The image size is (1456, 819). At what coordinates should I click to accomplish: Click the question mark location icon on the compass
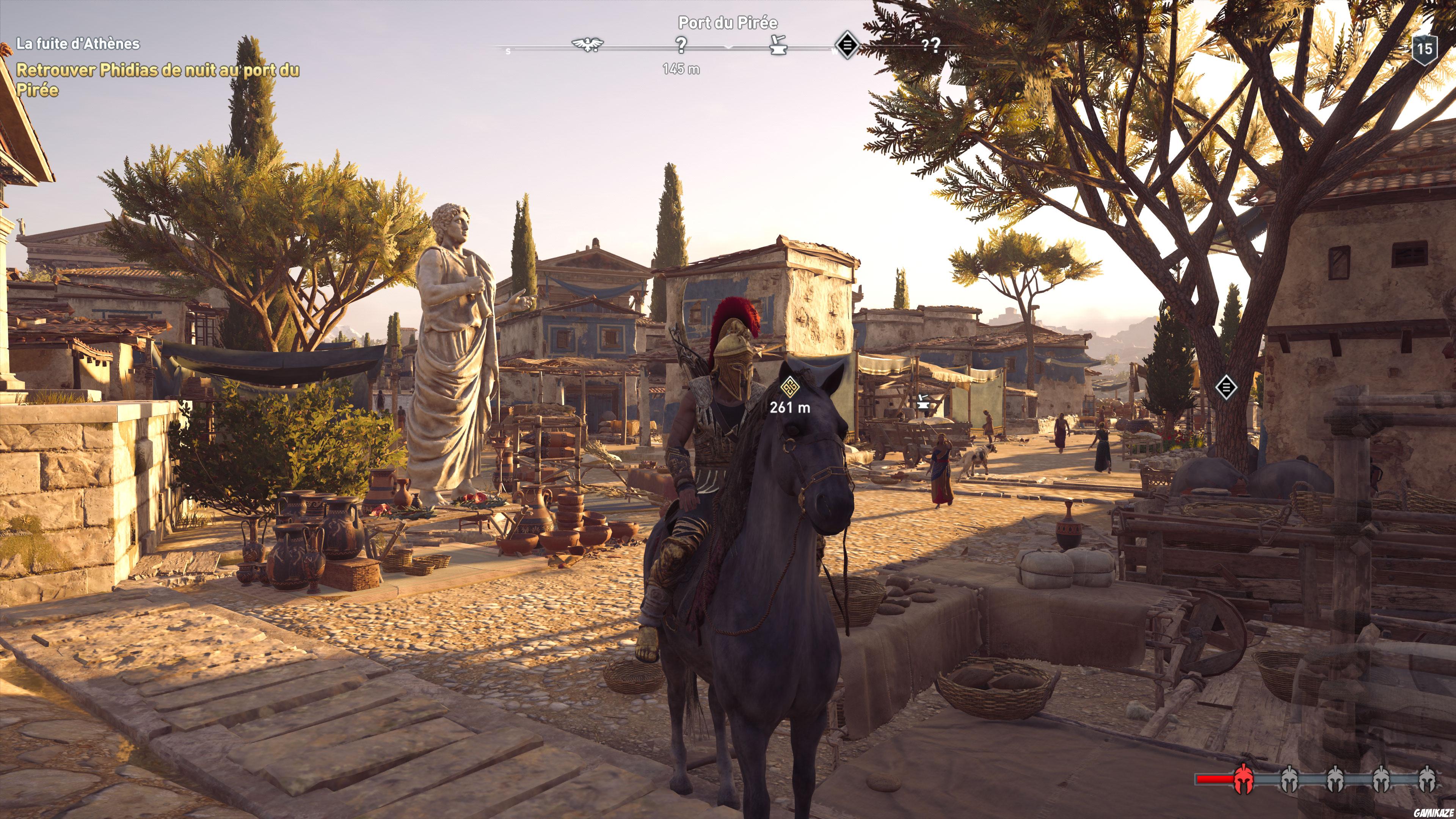tap(682, 45)
